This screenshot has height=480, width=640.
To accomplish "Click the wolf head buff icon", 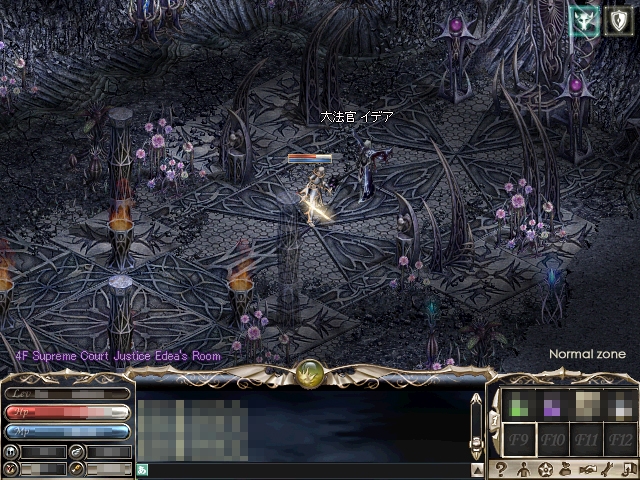I will coord(585,21).
